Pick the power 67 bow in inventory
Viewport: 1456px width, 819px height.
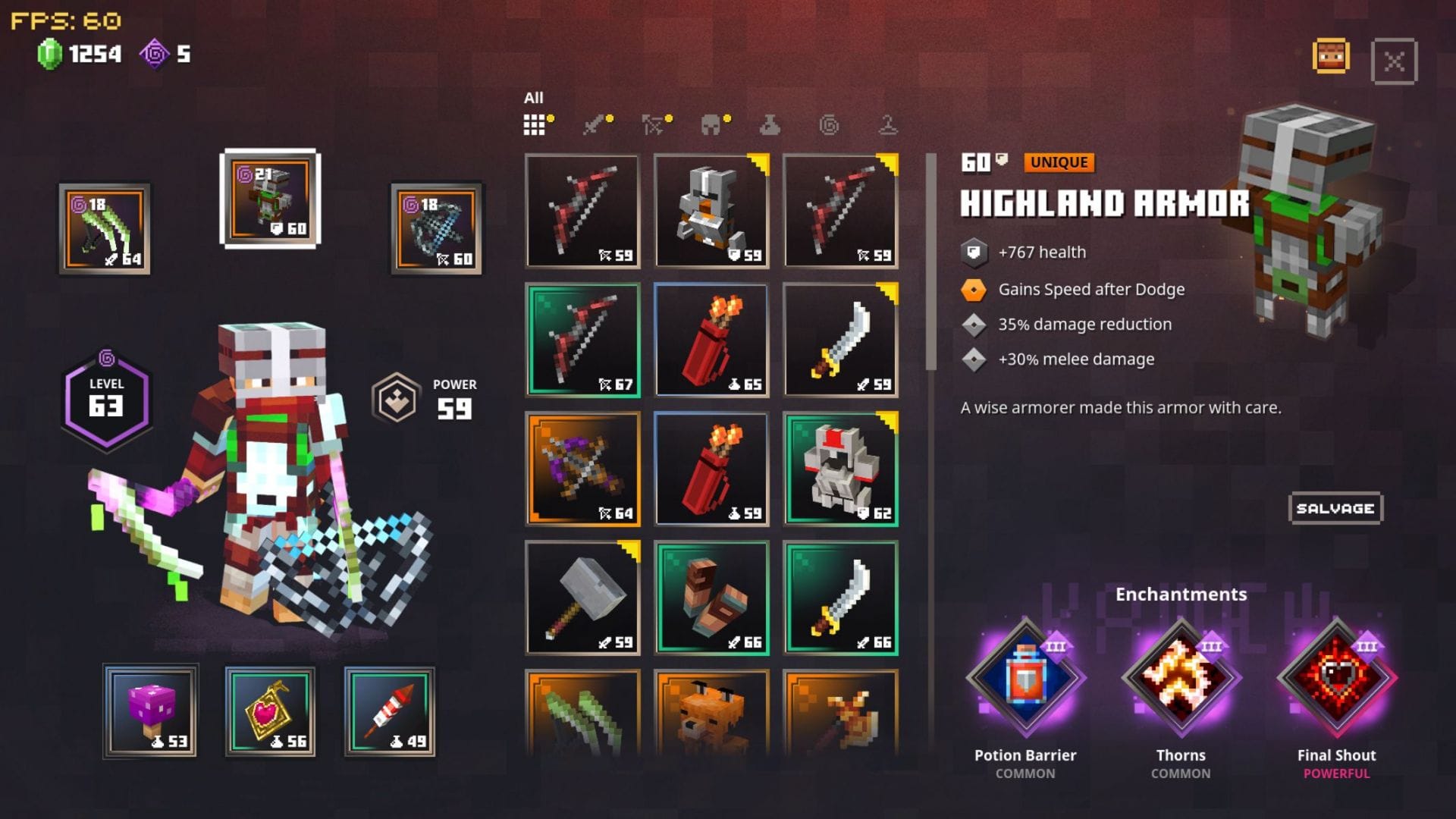582,340
